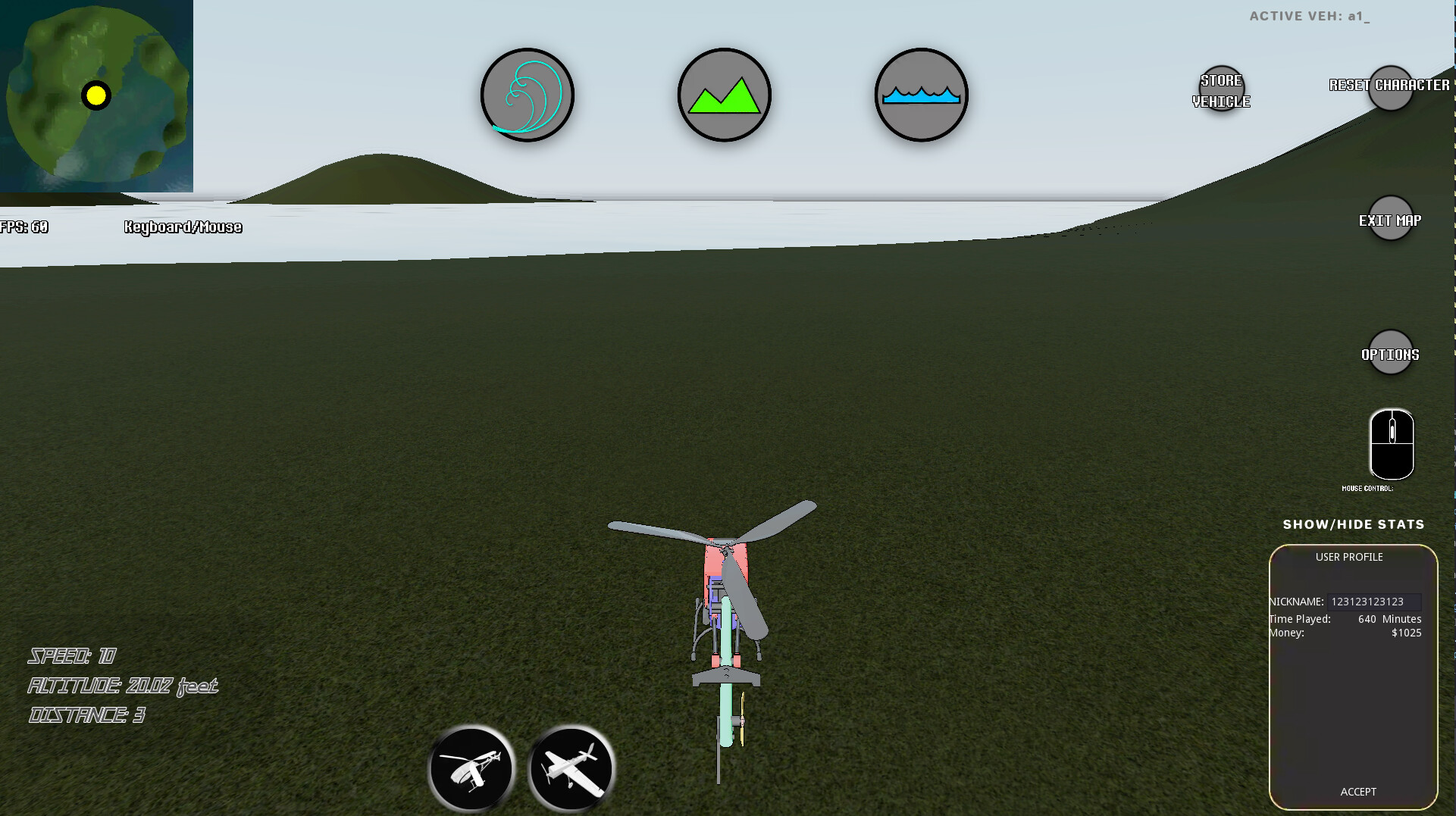Select the helicopter vehicle icon
The height and width of the screenshot is (816, 1456).
click(x=471, y=768)
